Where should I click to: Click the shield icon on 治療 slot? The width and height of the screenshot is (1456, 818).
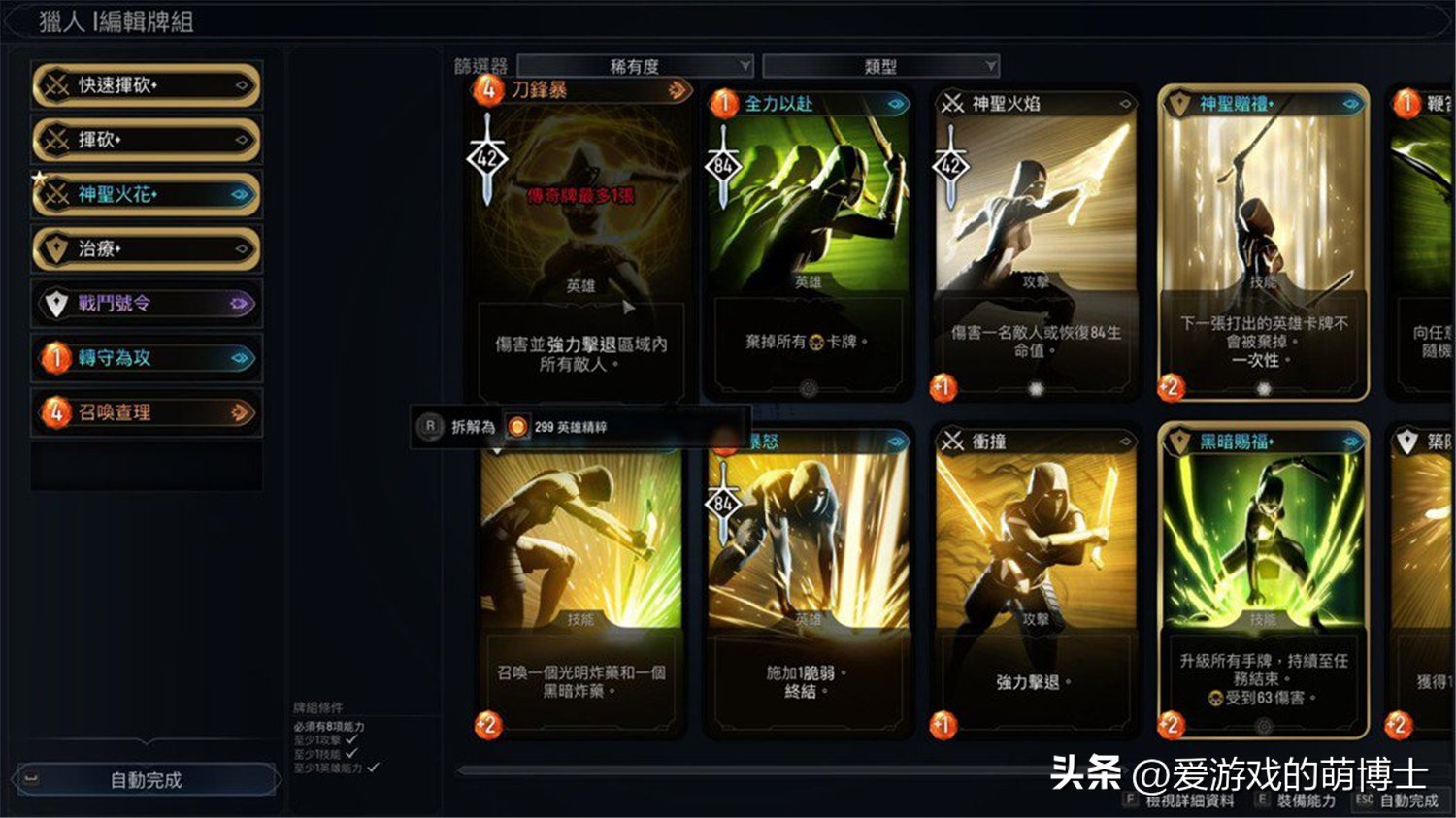click(56, 249)
